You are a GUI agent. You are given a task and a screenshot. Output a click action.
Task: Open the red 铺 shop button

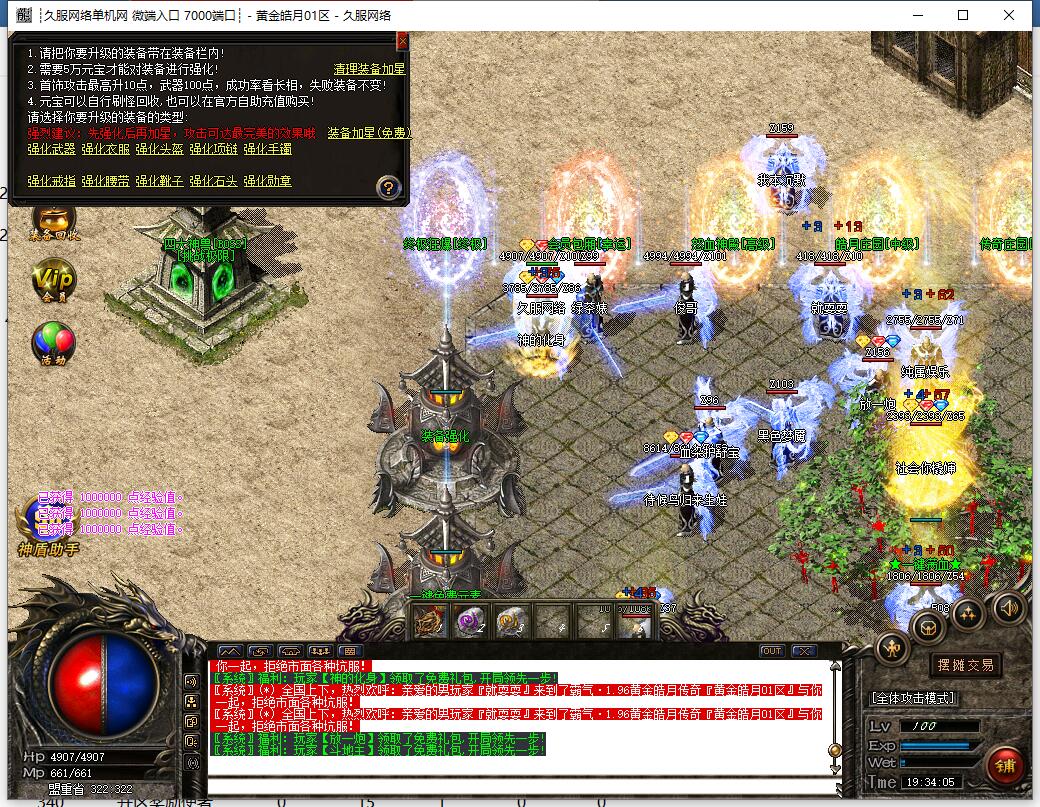1004,766
